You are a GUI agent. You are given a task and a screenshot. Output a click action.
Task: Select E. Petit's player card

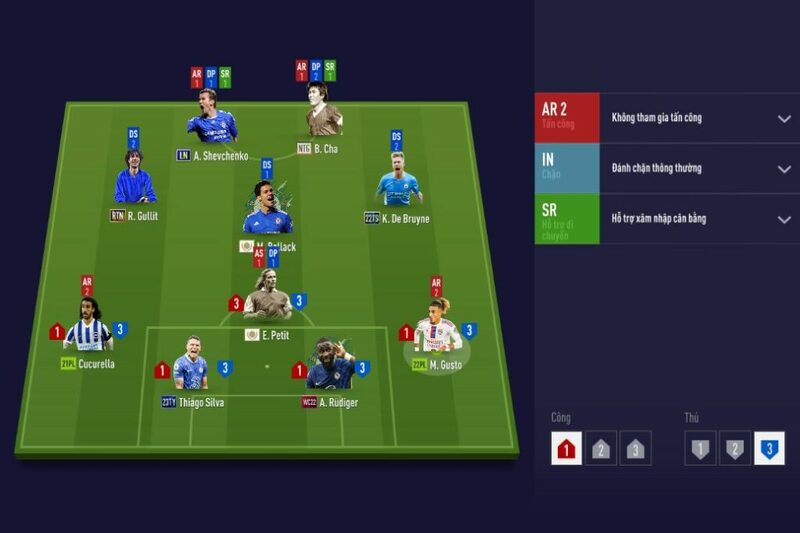267,298
